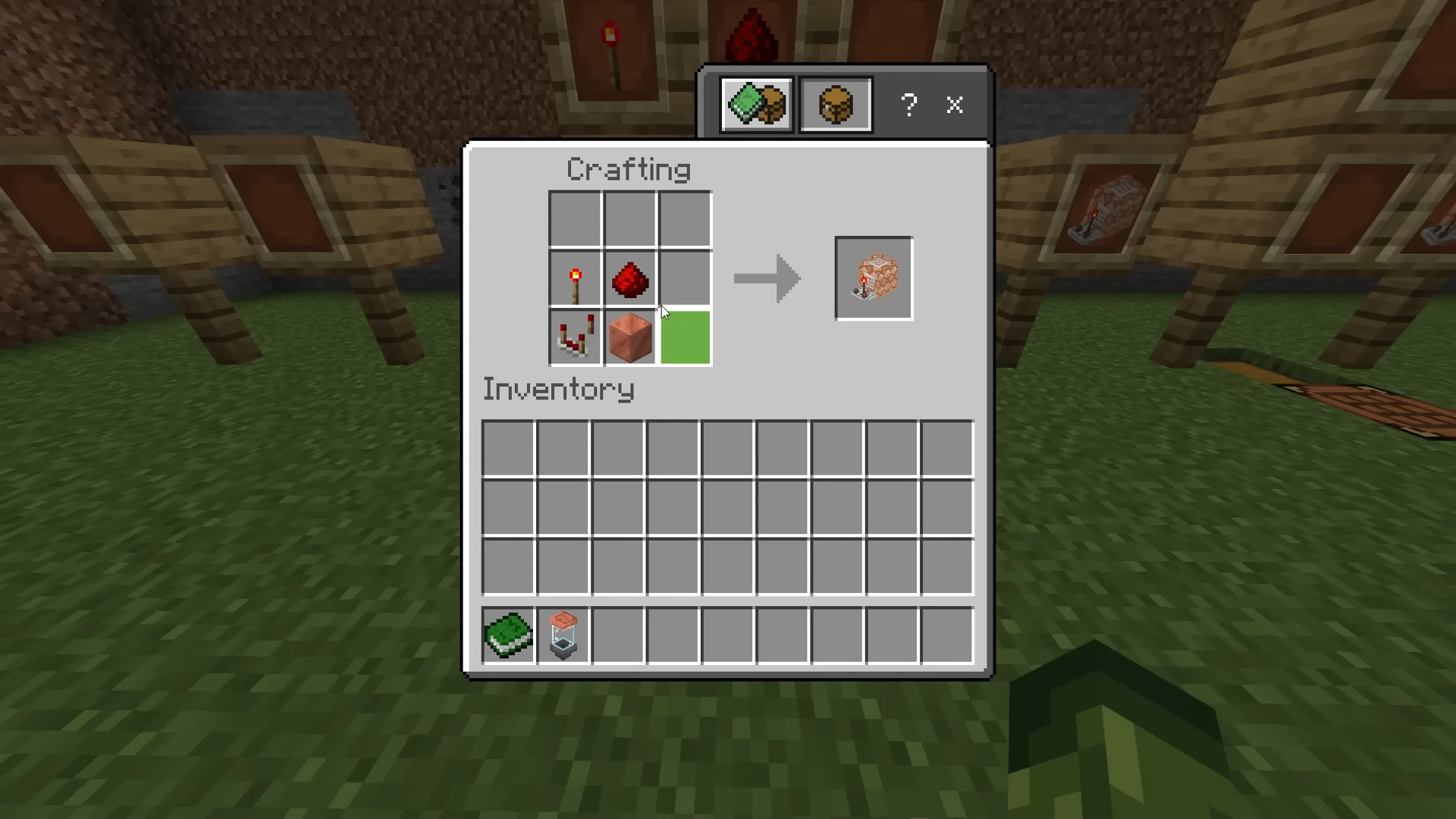Screen dimensions: 1456x819
Task: Grab the copper block from the grid
Action: point(630,337)
